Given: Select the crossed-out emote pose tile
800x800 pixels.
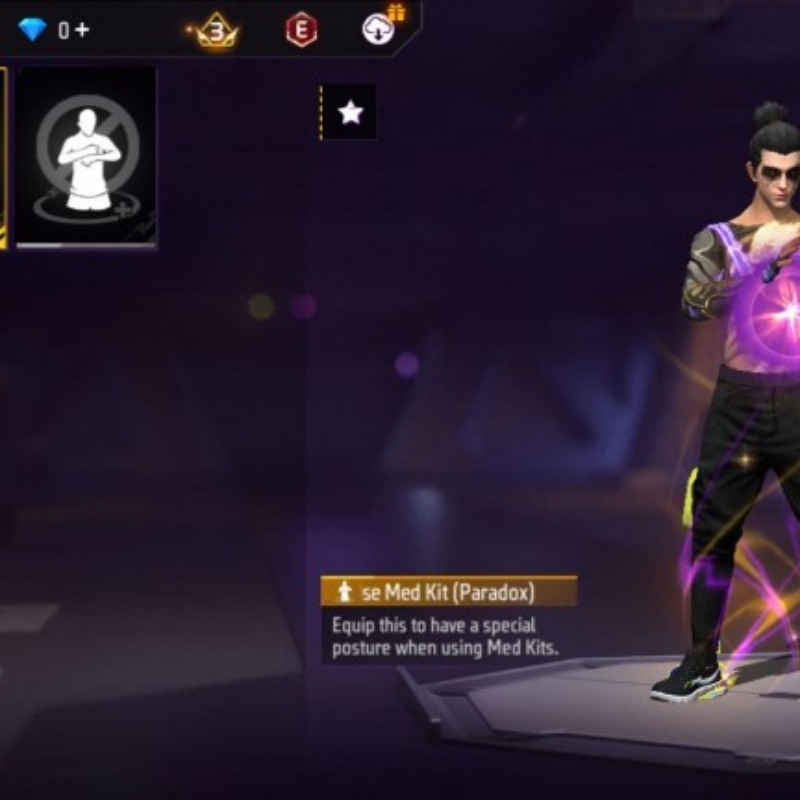Looking at the screenshot, I should point(87,155).
